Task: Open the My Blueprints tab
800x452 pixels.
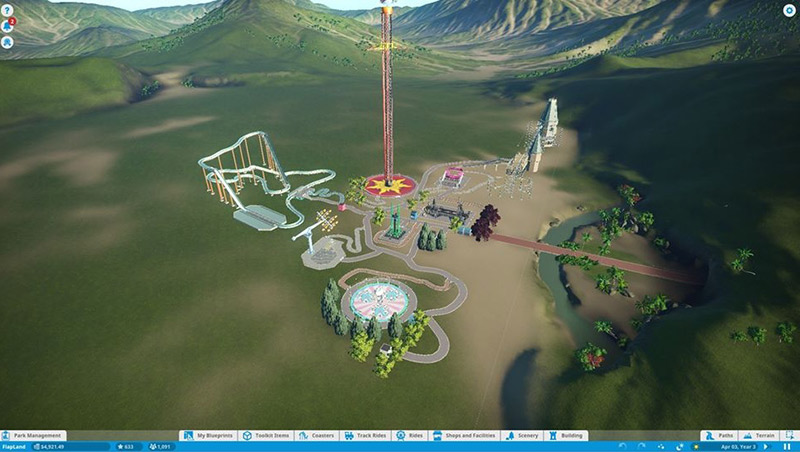Action: [210, 436]
